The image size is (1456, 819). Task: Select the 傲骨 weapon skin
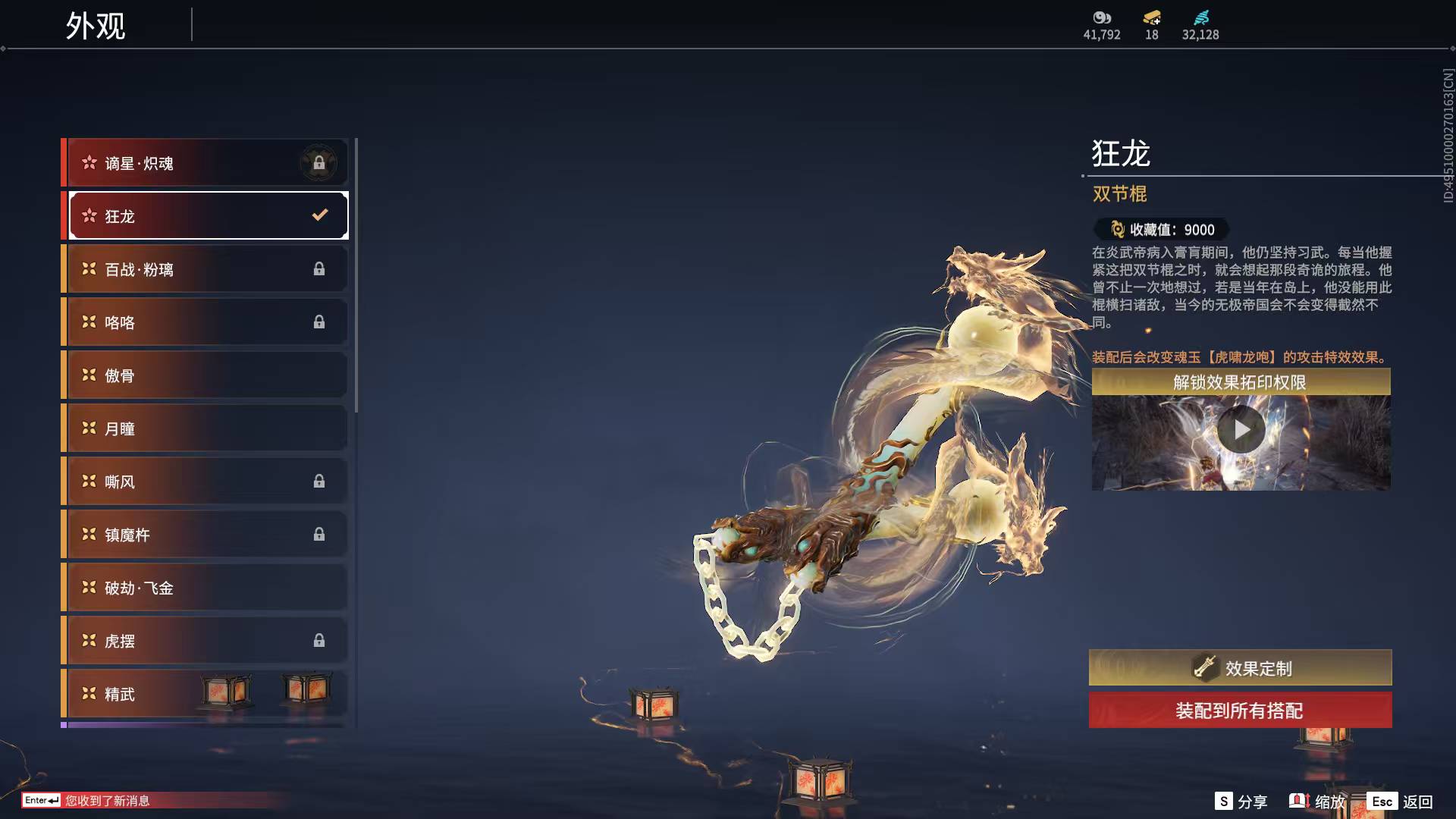click(206, 375)
